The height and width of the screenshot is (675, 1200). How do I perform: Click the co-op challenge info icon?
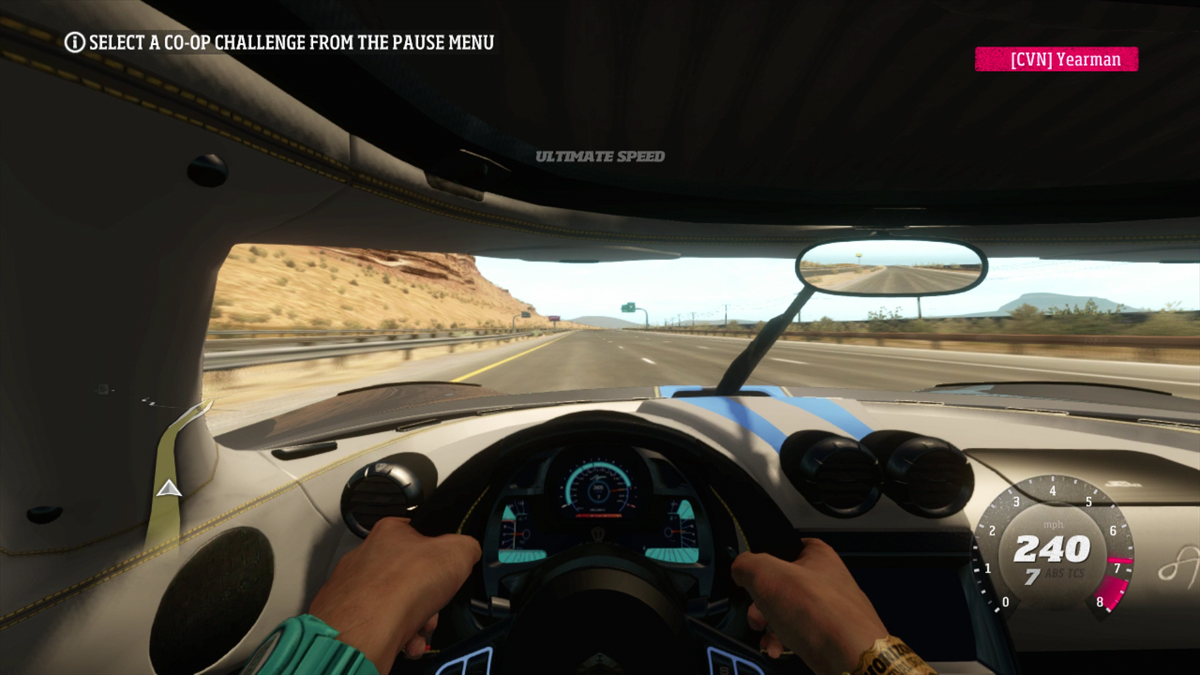[75, 42]
